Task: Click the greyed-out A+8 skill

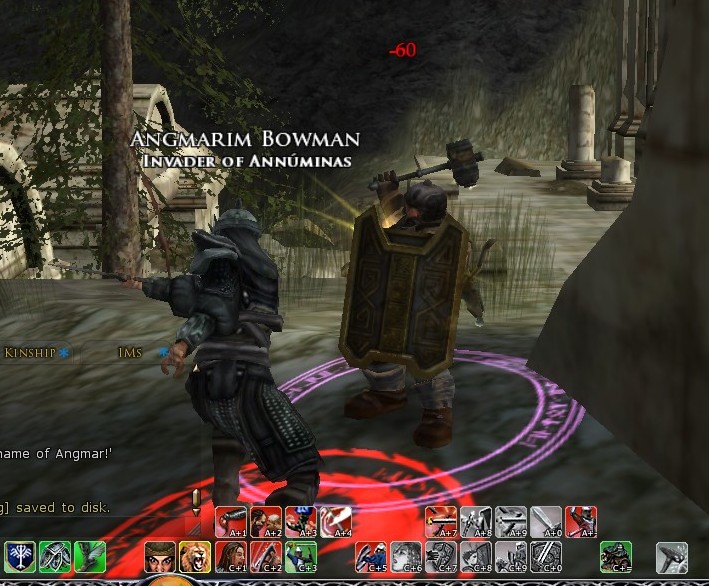Action: (x=476, y=522)
